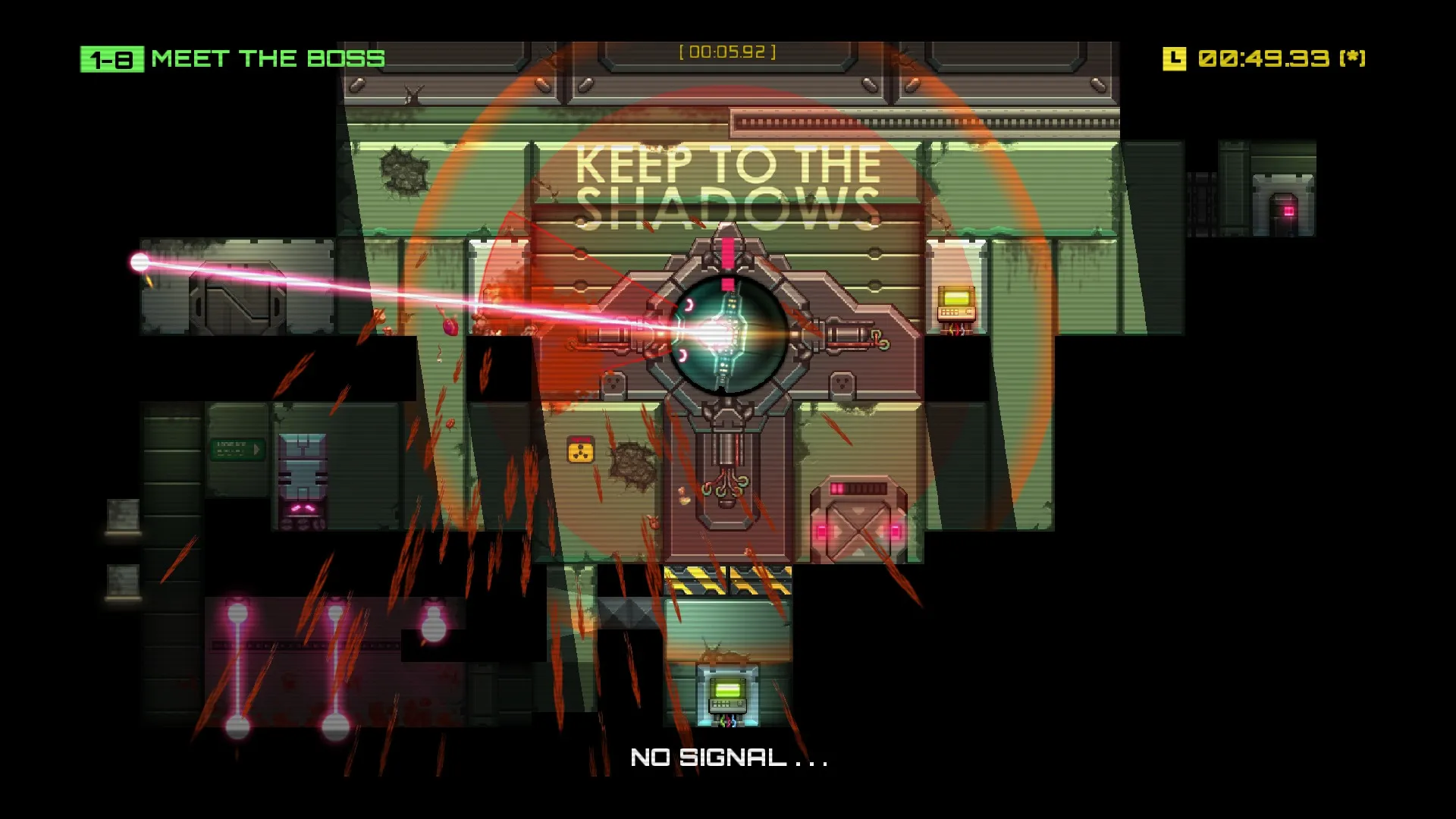Expand the green arrow sign on the wall
This screenshot has width=1456, height=819.
pyautogui.click(x=239, y=450)
